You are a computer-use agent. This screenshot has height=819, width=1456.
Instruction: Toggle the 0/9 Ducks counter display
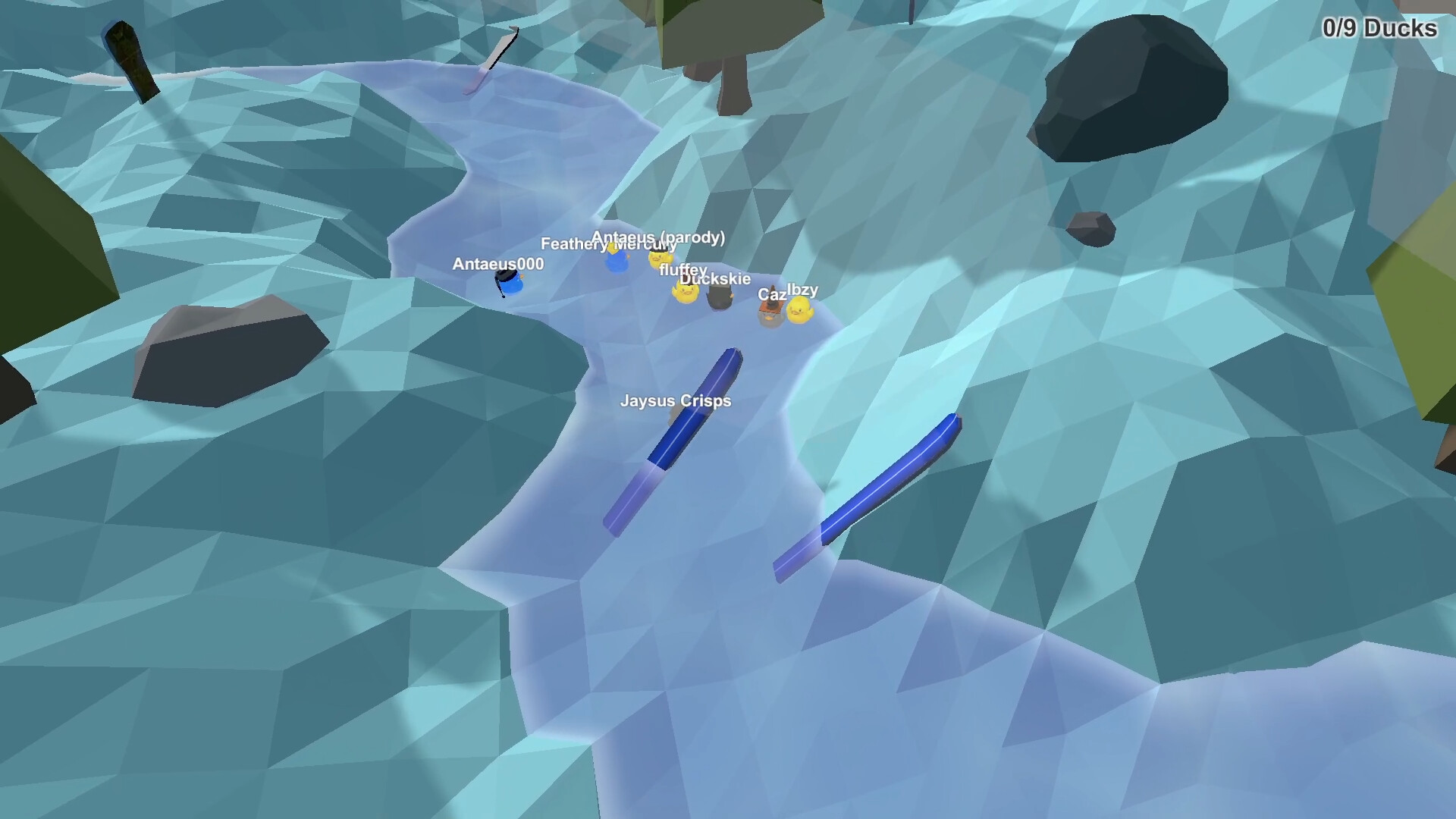point(1379,29)
